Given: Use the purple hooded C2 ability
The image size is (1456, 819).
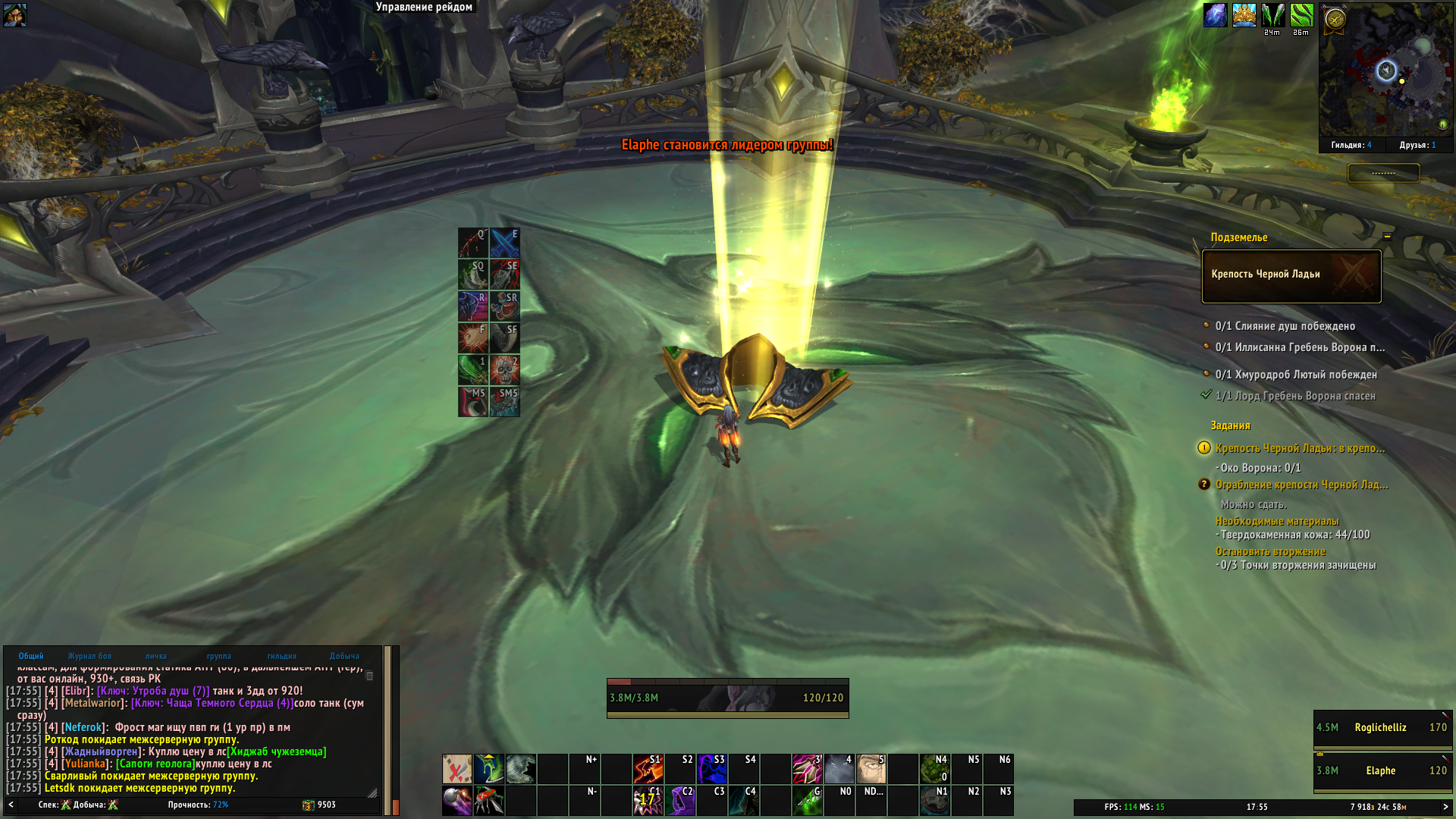Looking at the screenshot, I should pyautogui.click(x=679, y=801).
